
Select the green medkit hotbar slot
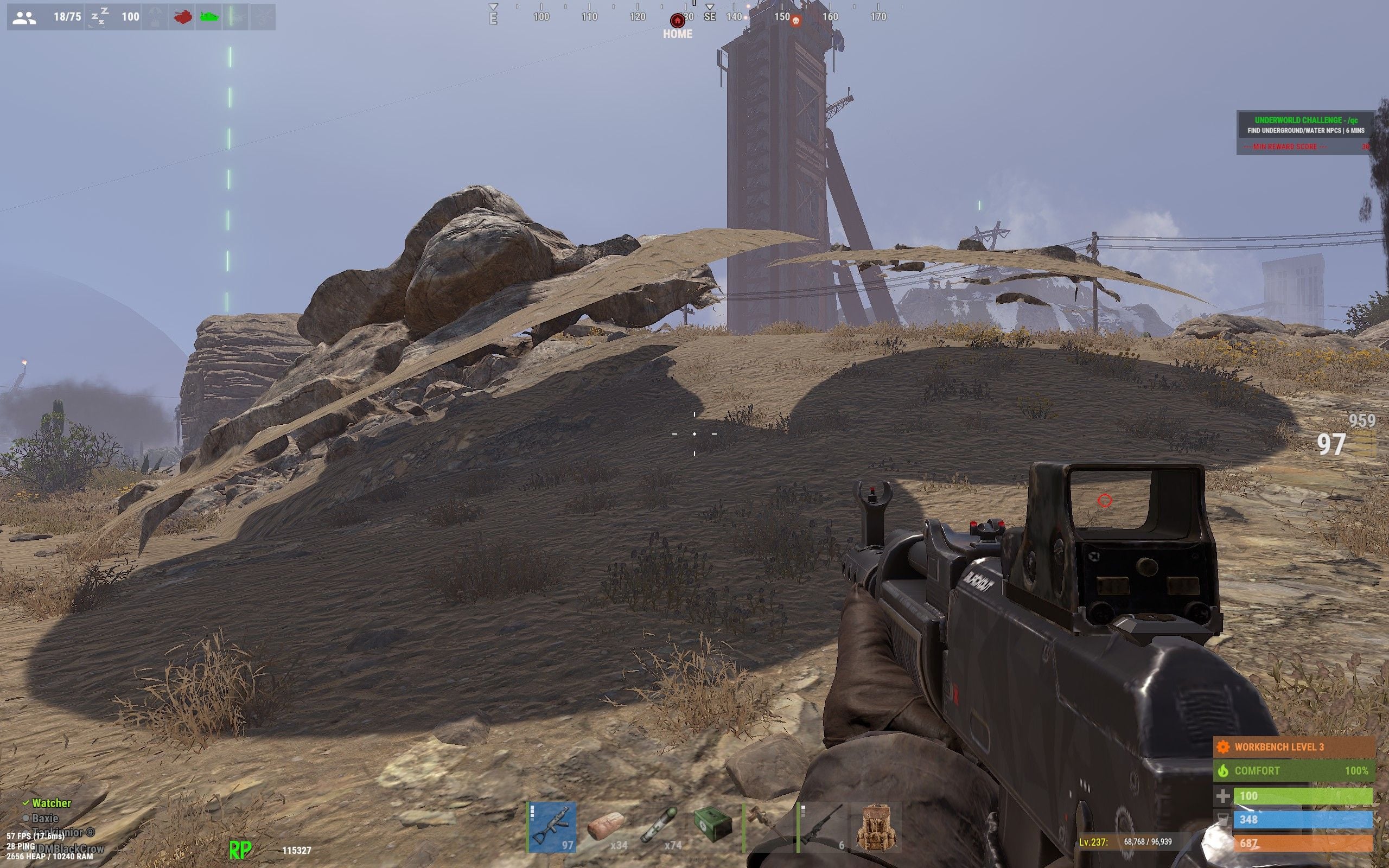tap(712, 826)
